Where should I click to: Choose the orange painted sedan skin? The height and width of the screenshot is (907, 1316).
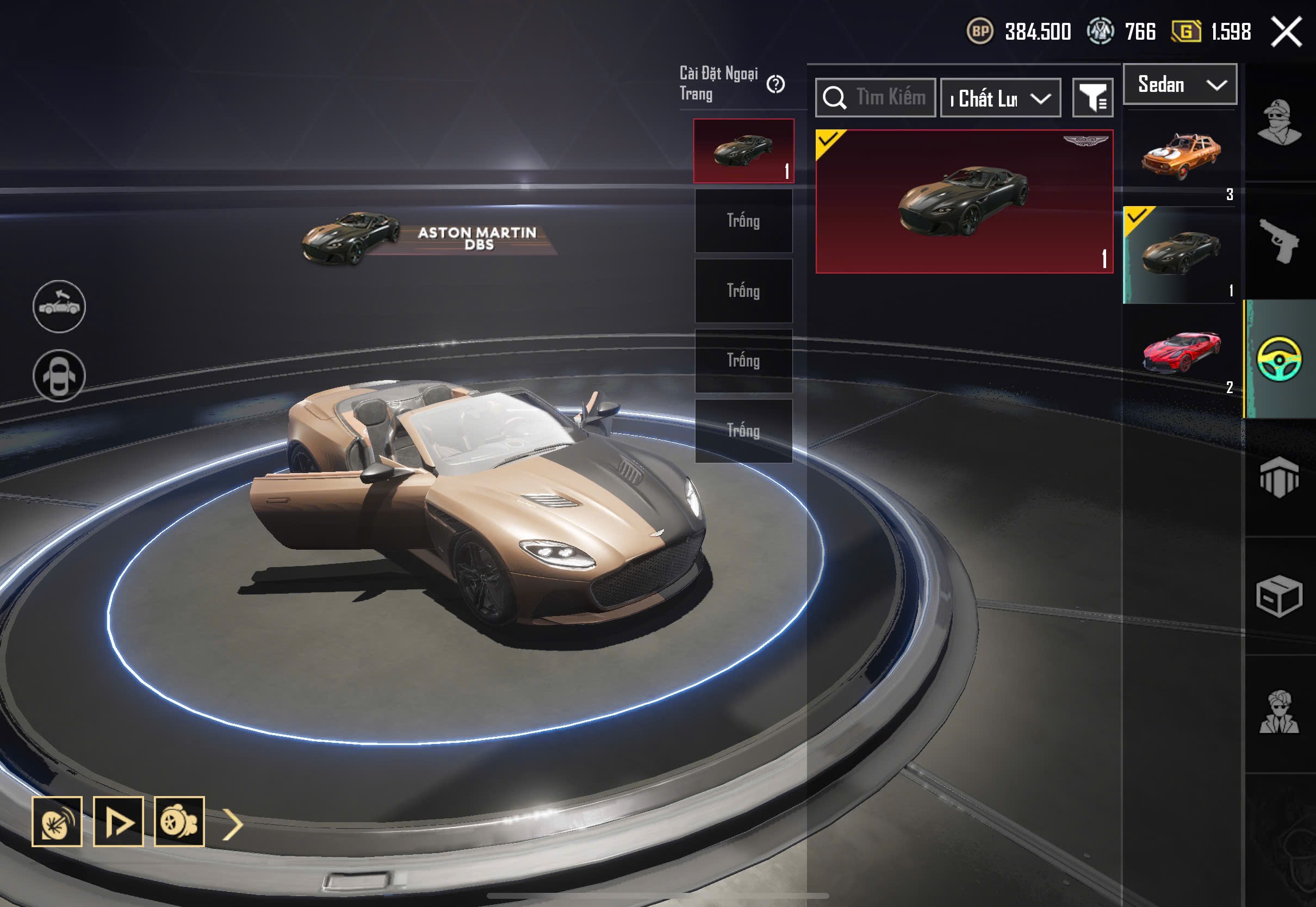tap(1180, 156)
